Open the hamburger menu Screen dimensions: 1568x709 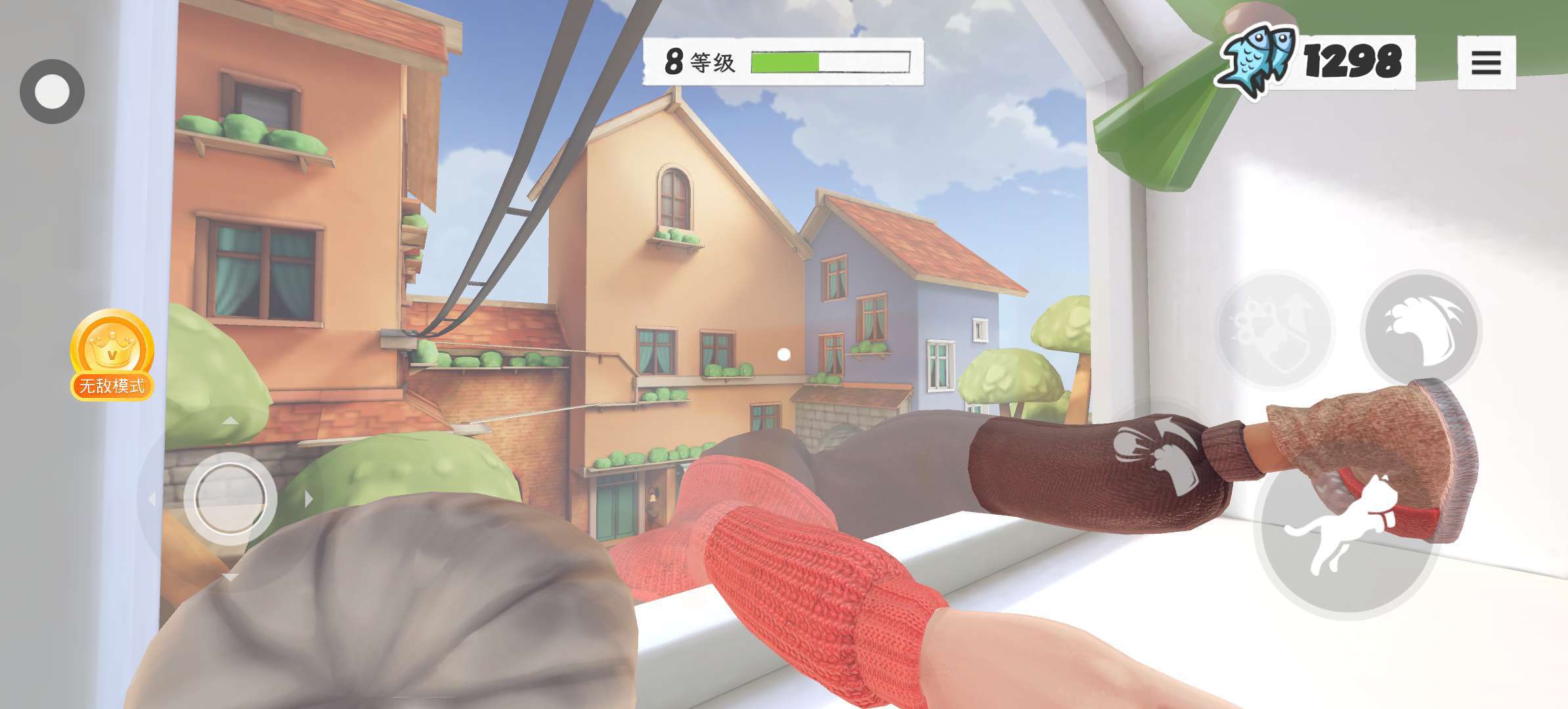tap(1486, 63)
